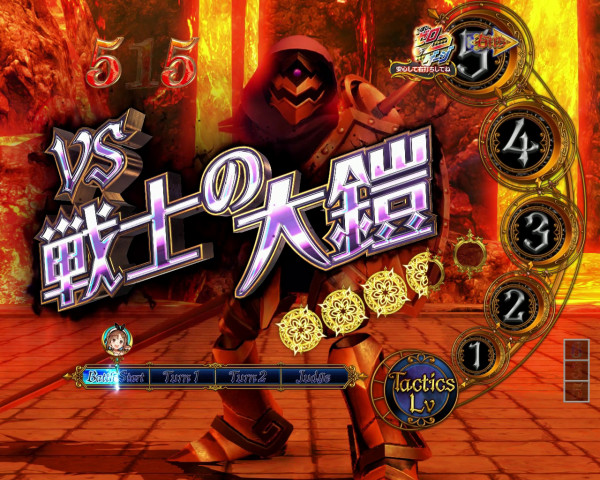The height and width of the screenshot is (480, 600).
Task: Click the number 1 level circle
Action: point(477,353)
